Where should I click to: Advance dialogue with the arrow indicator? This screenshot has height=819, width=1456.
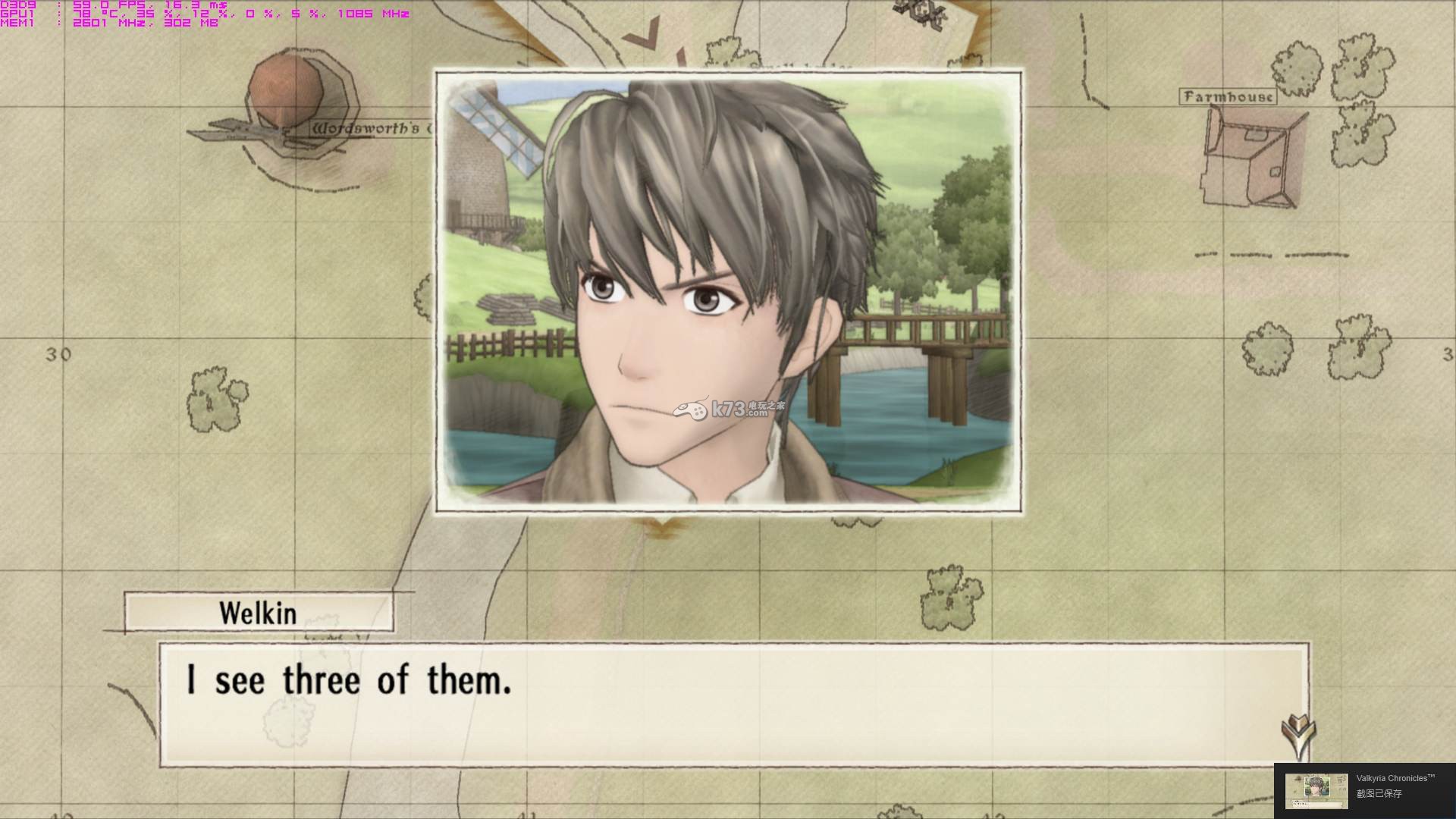coord(1298,733)
